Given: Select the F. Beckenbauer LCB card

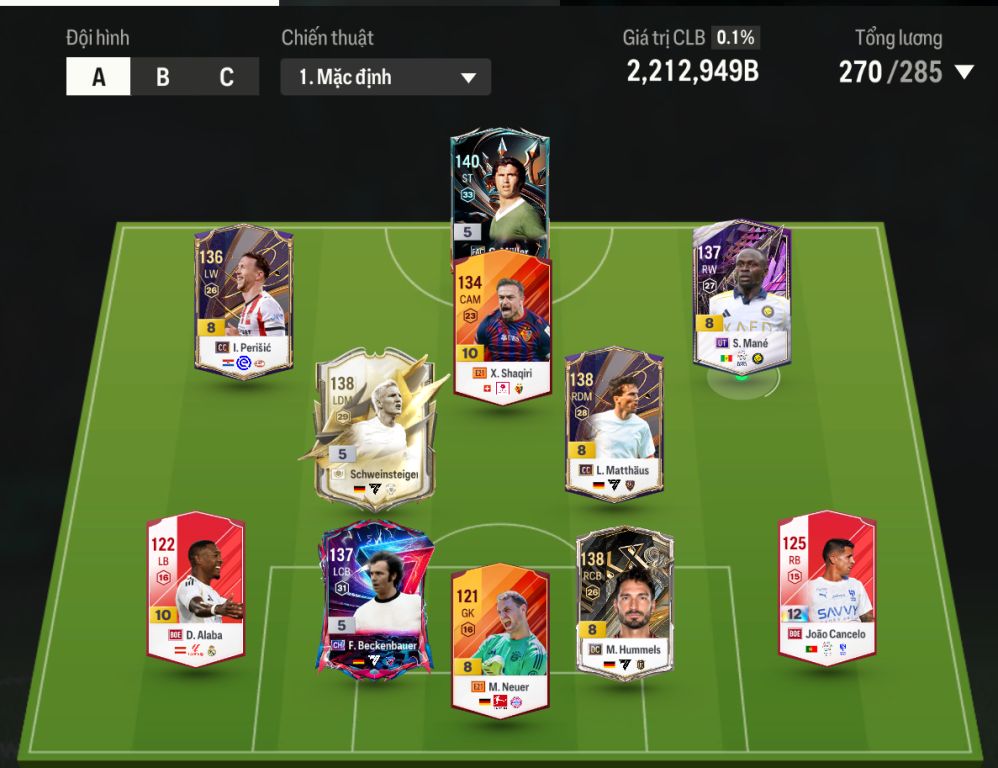Looking at the screenshot, I should click(375, 597).
